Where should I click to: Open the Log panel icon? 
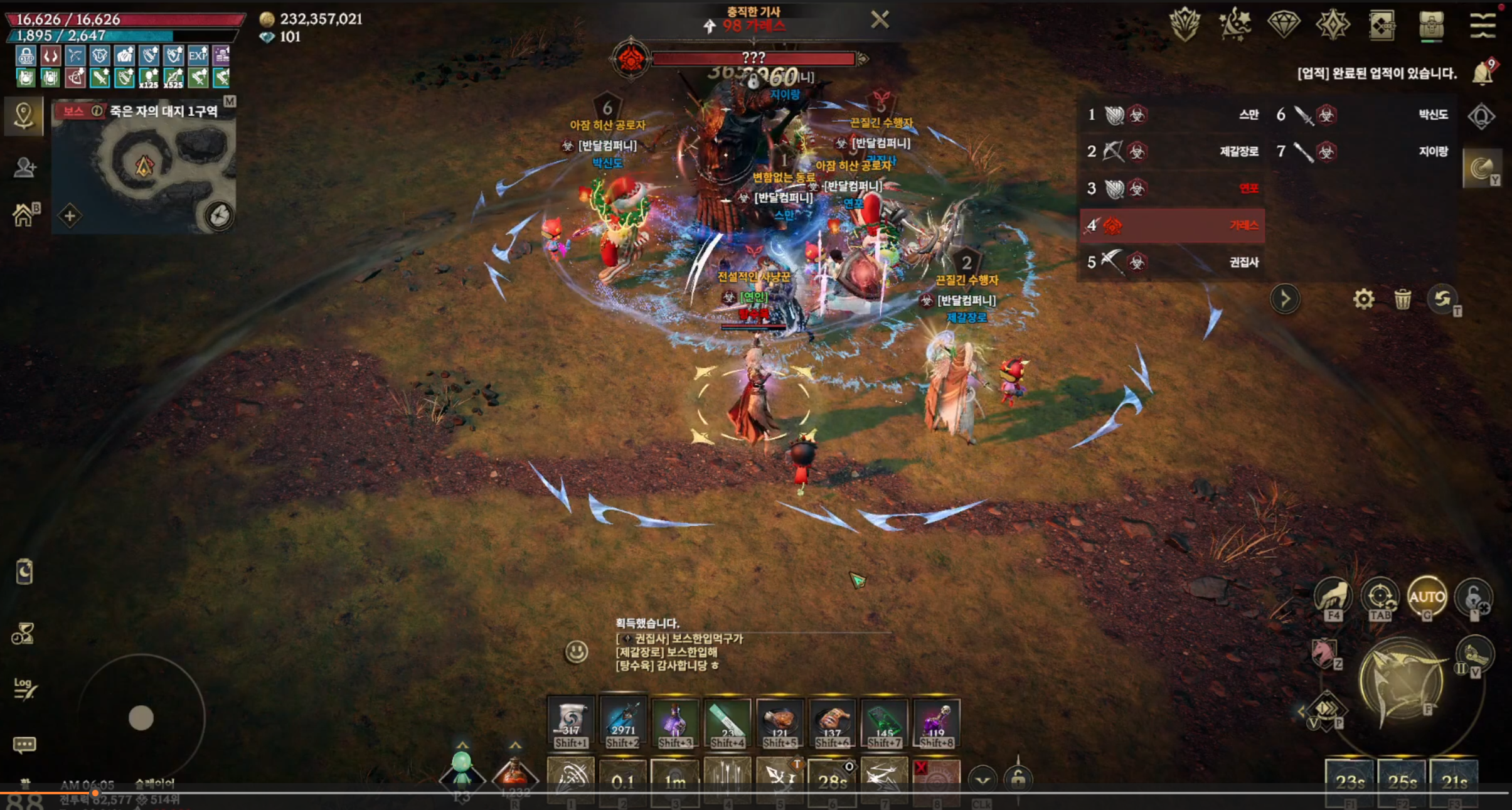[24, 688]
